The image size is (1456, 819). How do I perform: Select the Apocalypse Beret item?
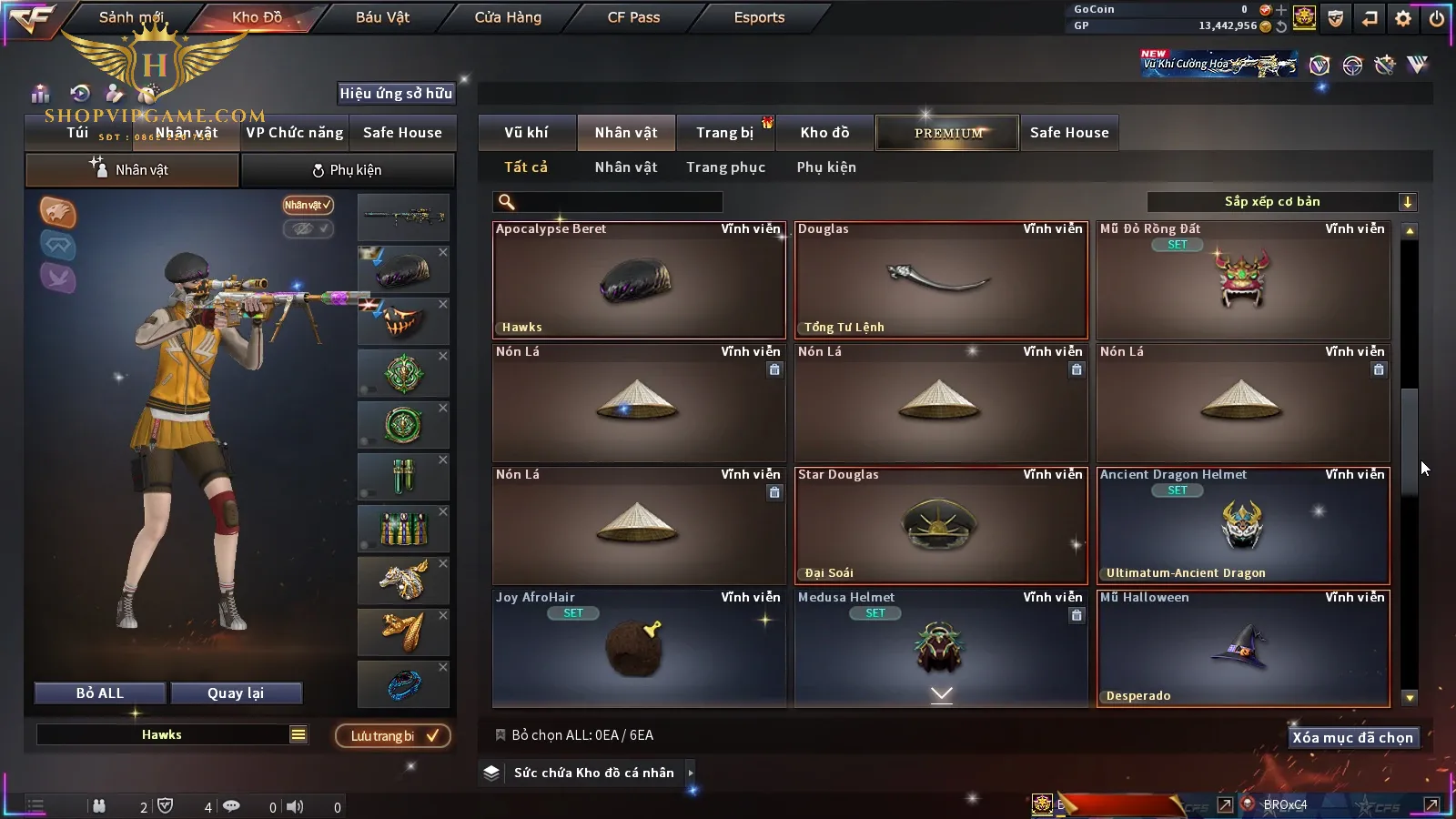pyautogui.click(x=639, y=280)
